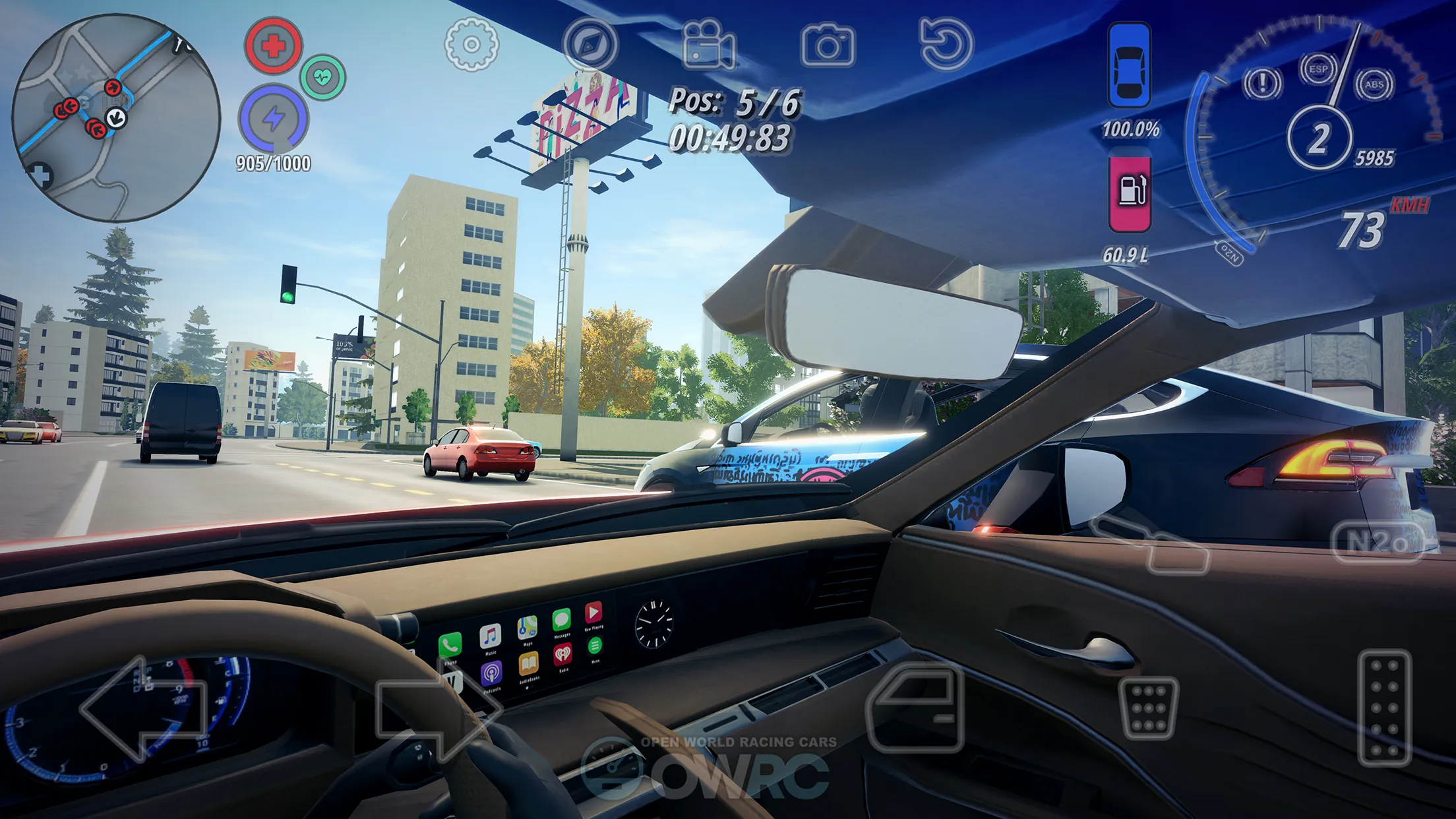
Task: Check damage via the blue car icon
Action: click(1130, 63)
